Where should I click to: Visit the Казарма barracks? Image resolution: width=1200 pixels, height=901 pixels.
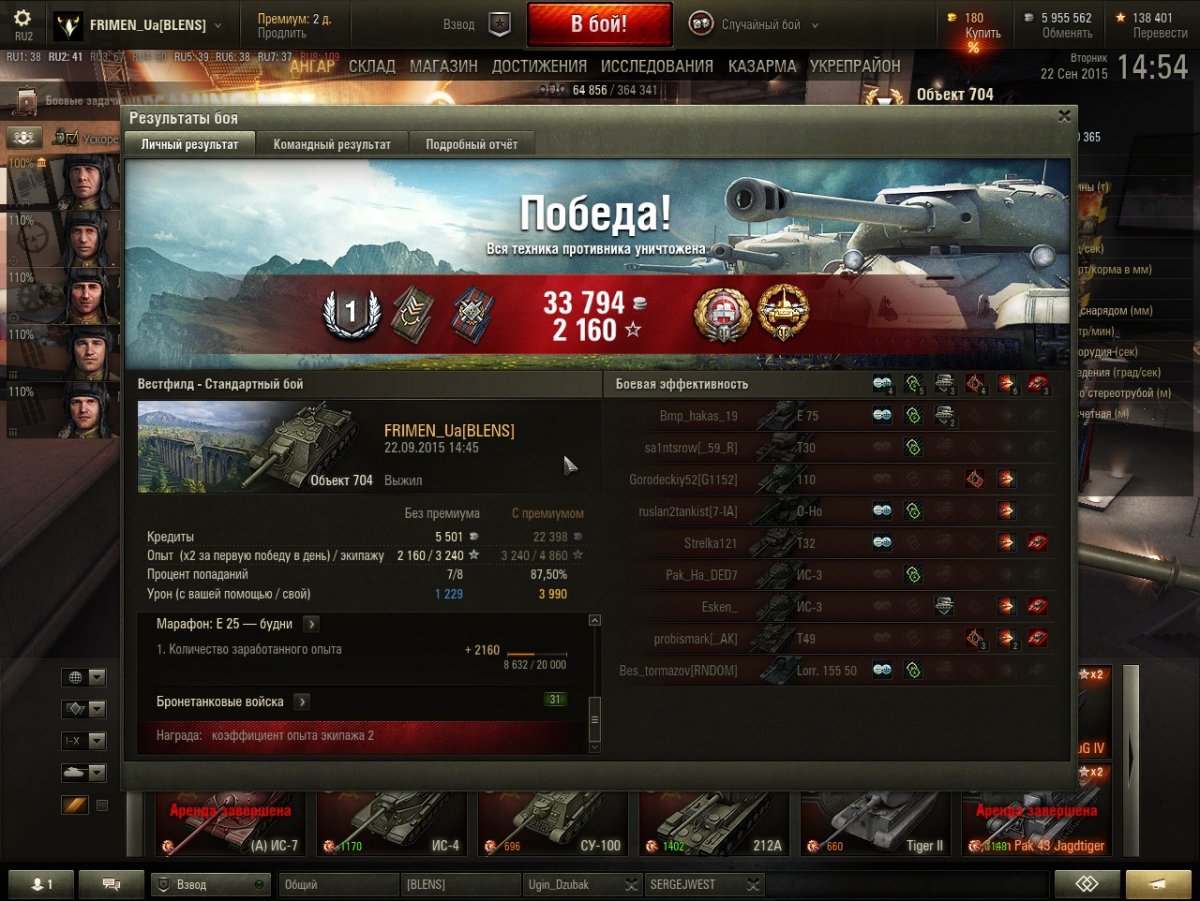[762, 66]
